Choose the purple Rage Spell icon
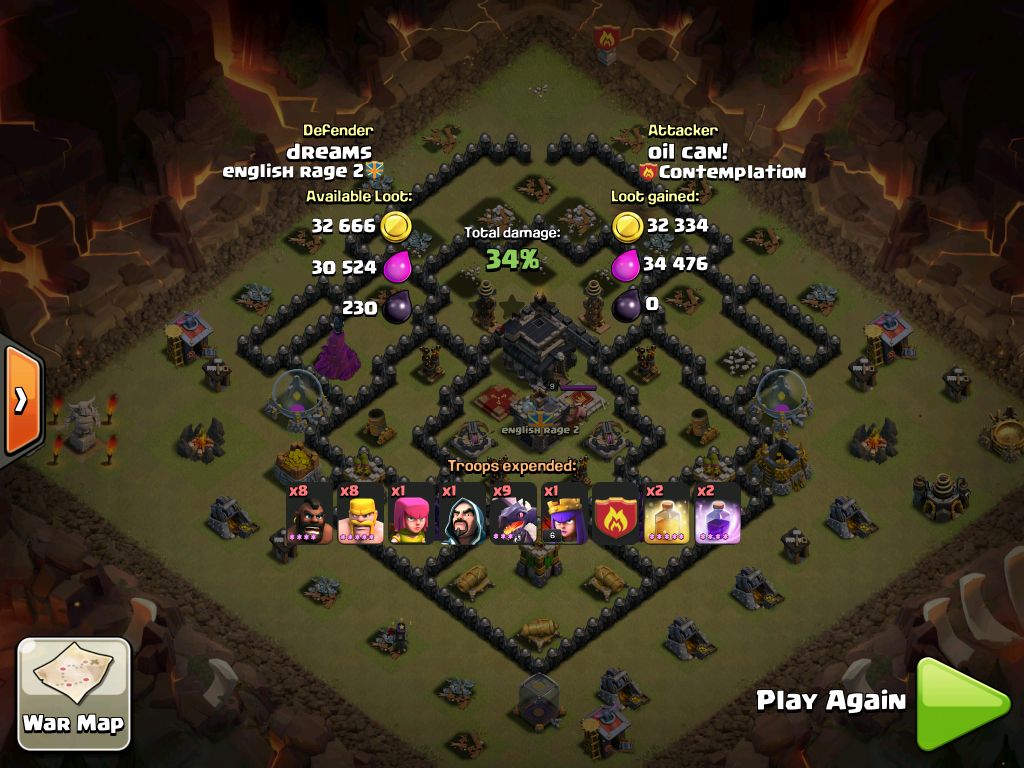This screenshot has width=1024, height=768. [x=717, y=514]
